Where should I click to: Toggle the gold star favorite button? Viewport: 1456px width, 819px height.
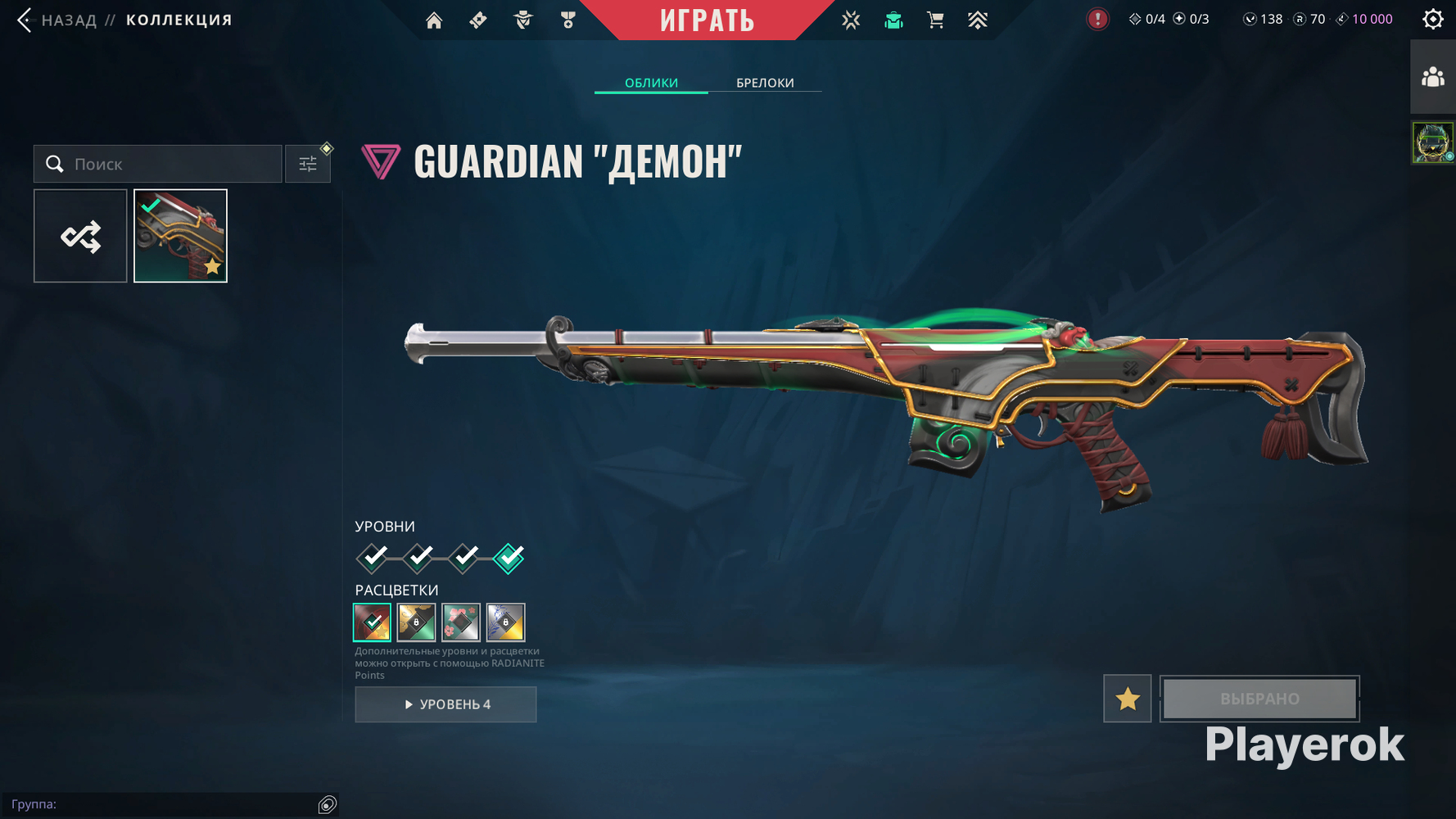point(1127,699)
